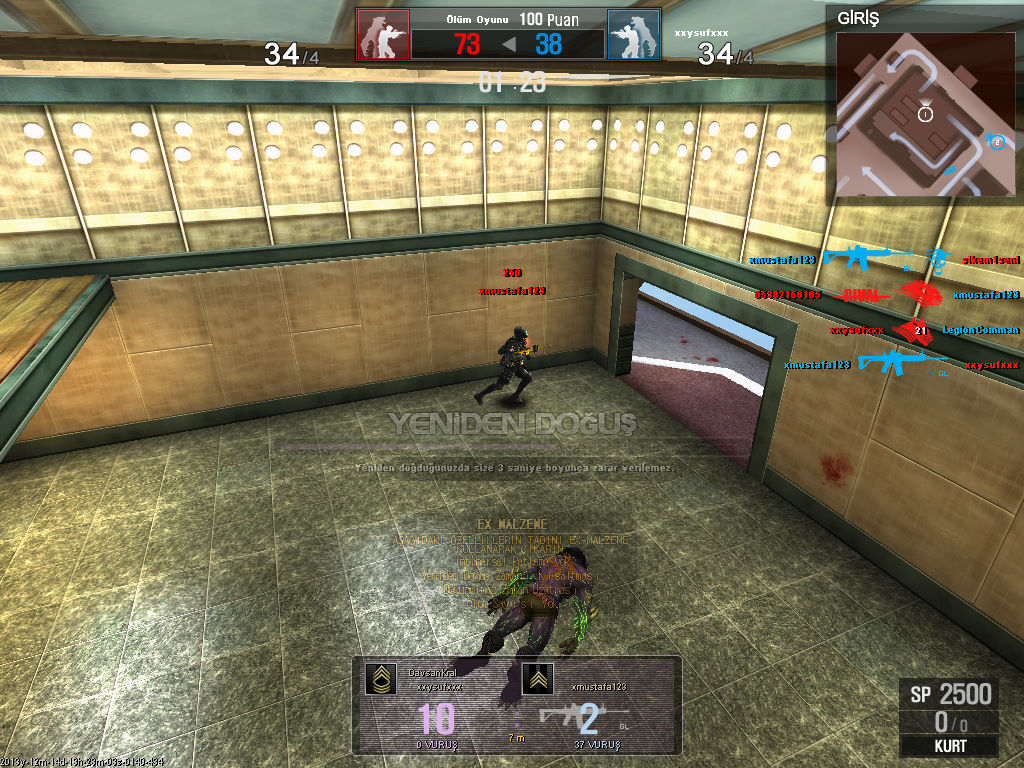Click xmustafa123's chevron rank badge

537,679
